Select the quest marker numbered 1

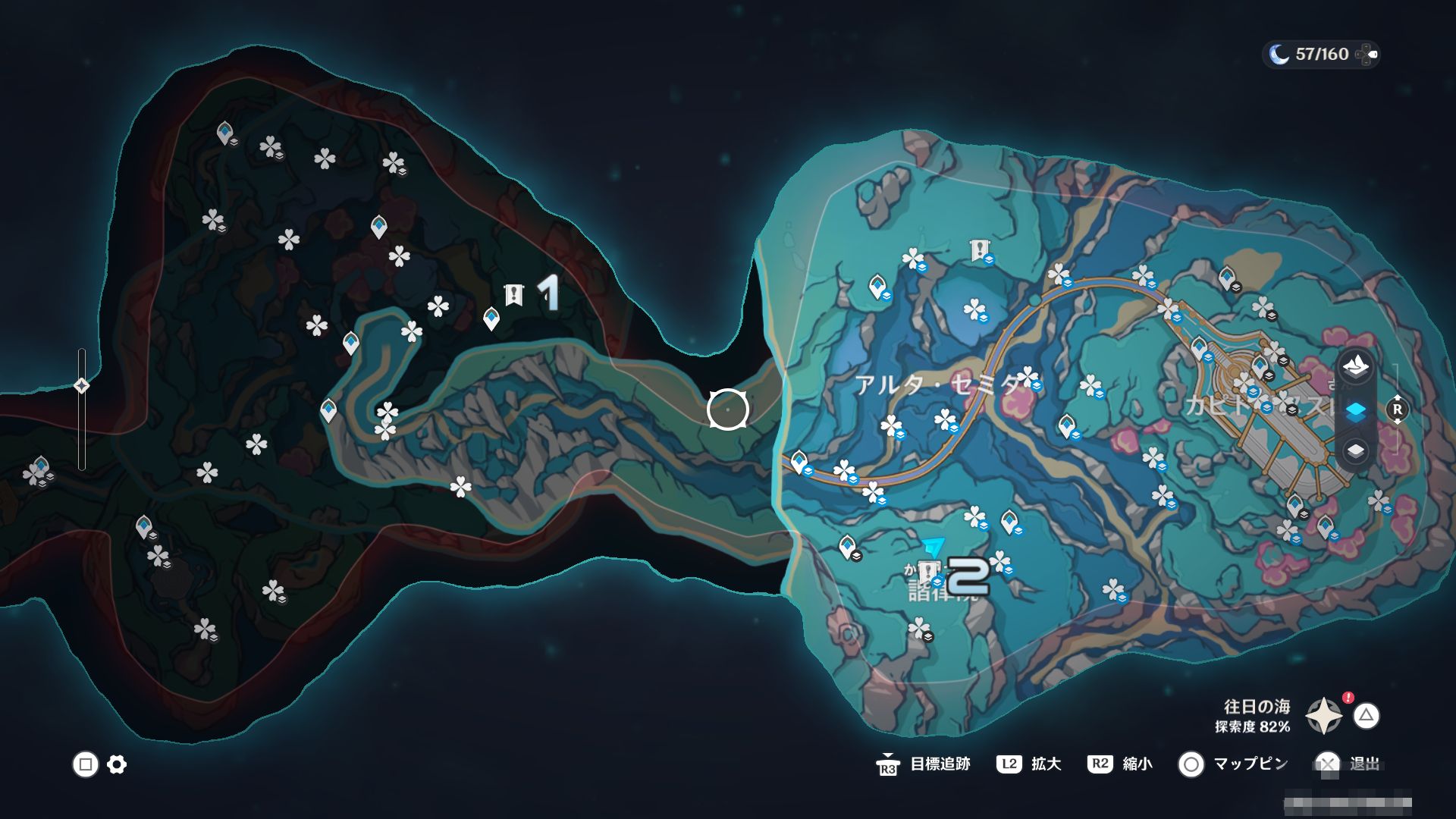(x=514, y=294)
